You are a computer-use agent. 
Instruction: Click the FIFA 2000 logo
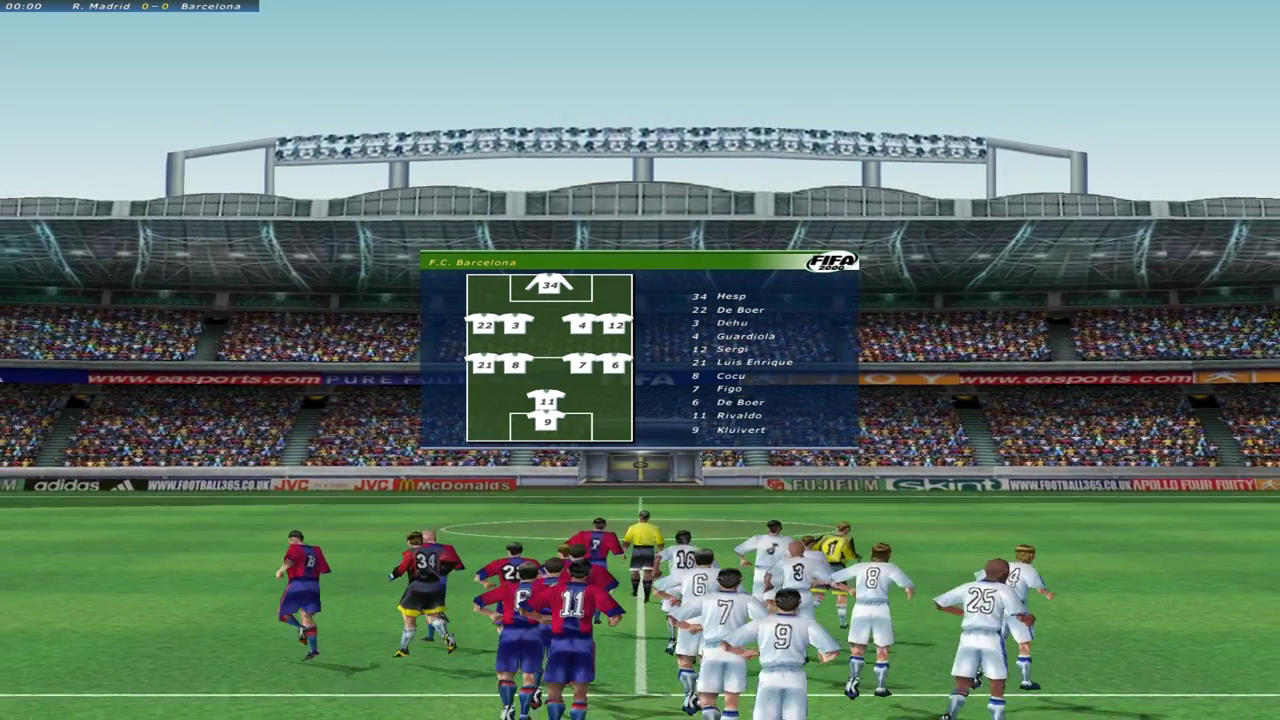tap(832, 262)
